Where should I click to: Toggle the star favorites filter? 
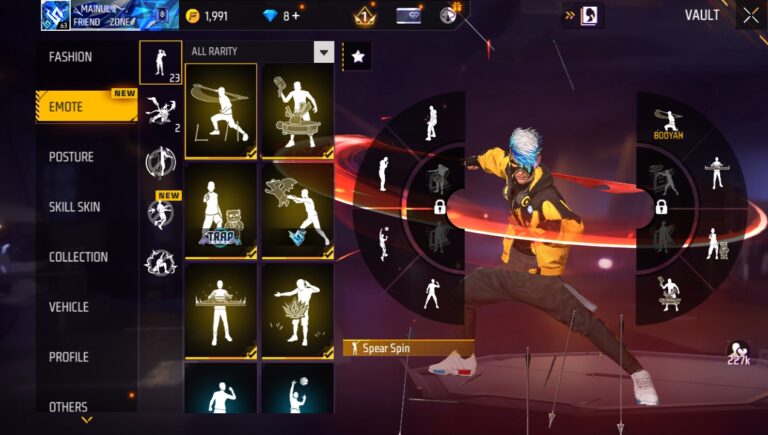click(x=357, y=56)
